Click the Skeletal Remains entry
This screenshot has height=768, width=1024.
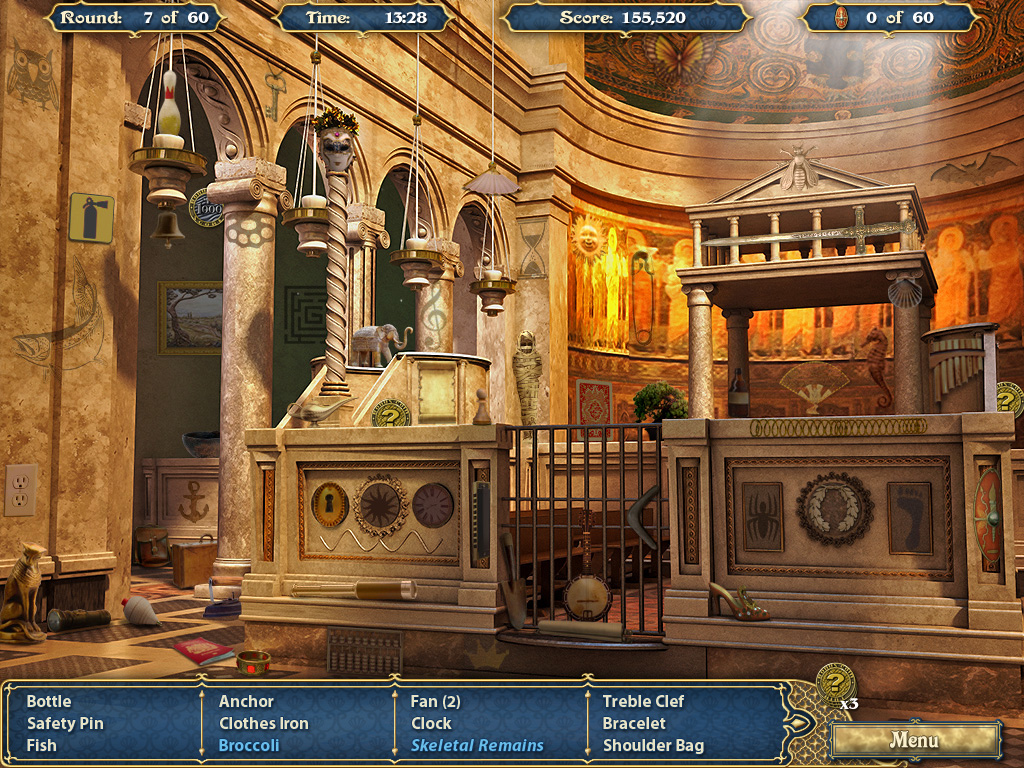(477, 745)
